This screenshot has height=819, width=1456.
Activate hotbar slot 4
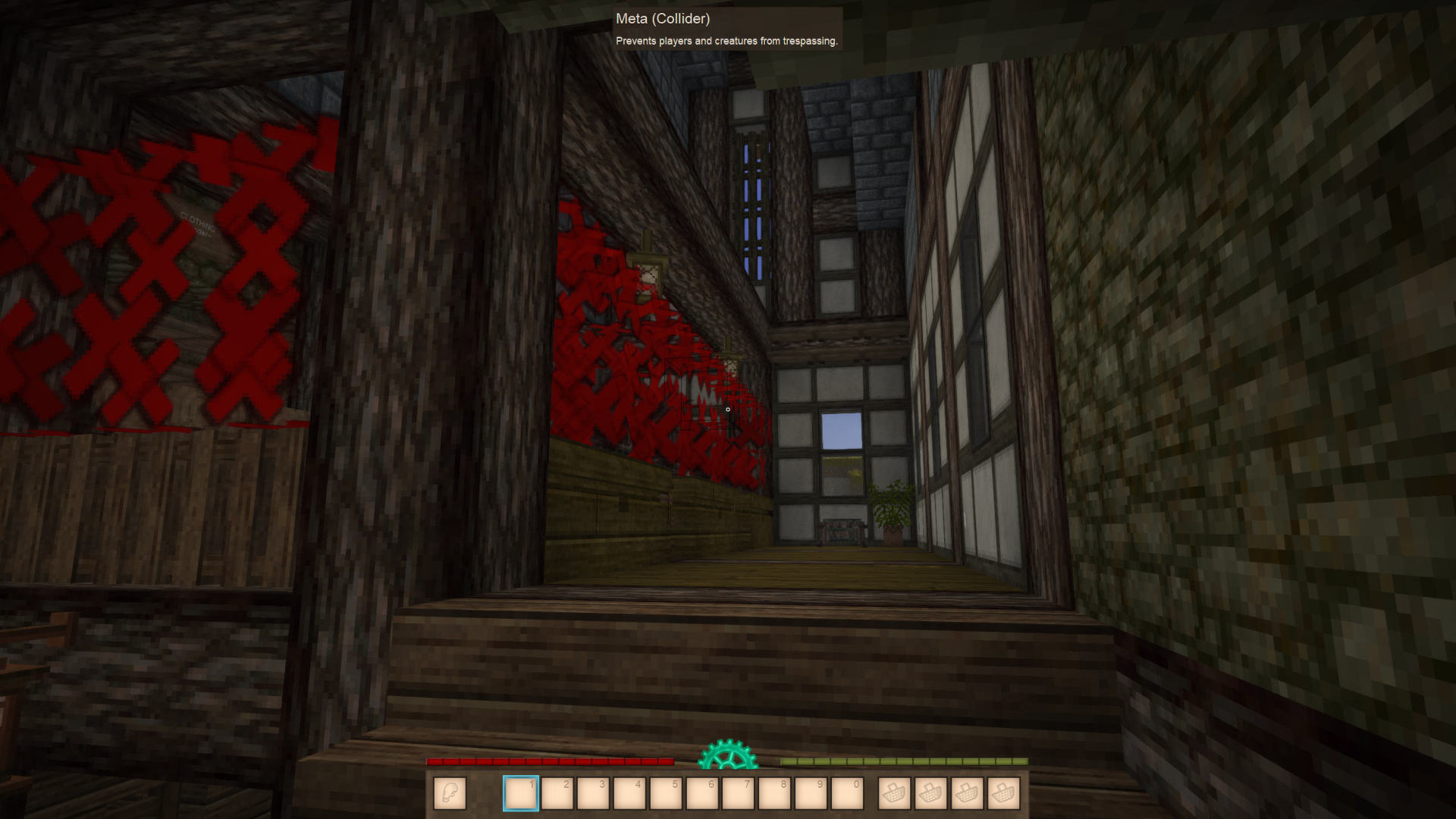[629, 793]
